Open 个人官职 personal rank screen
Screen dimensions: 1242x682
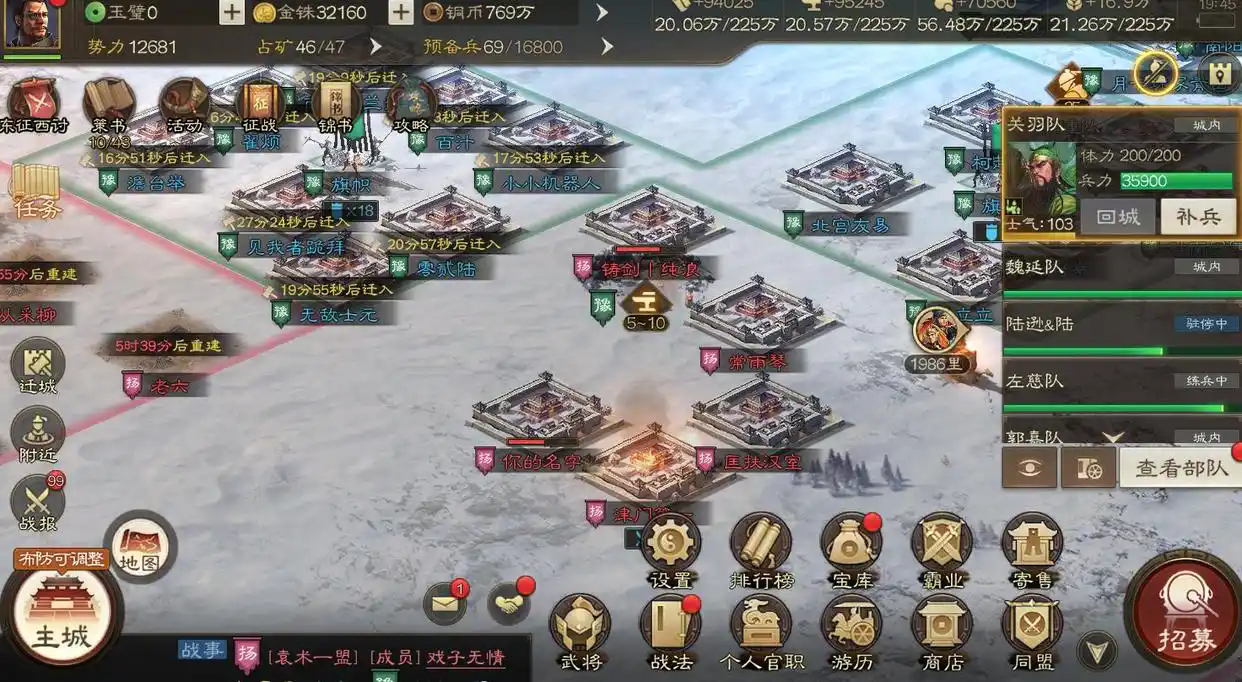tap(760, 628)
